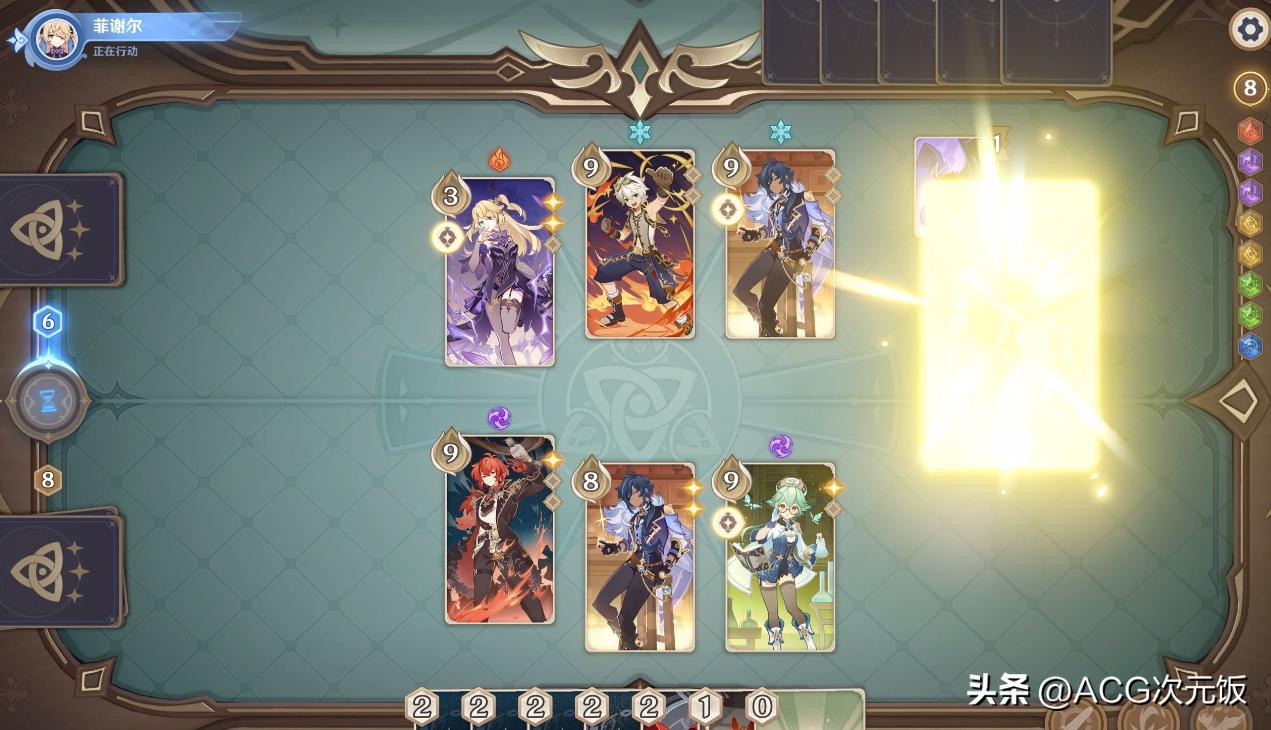Open the settings gear menu
1271x730 pixels.
(1249, 29)
